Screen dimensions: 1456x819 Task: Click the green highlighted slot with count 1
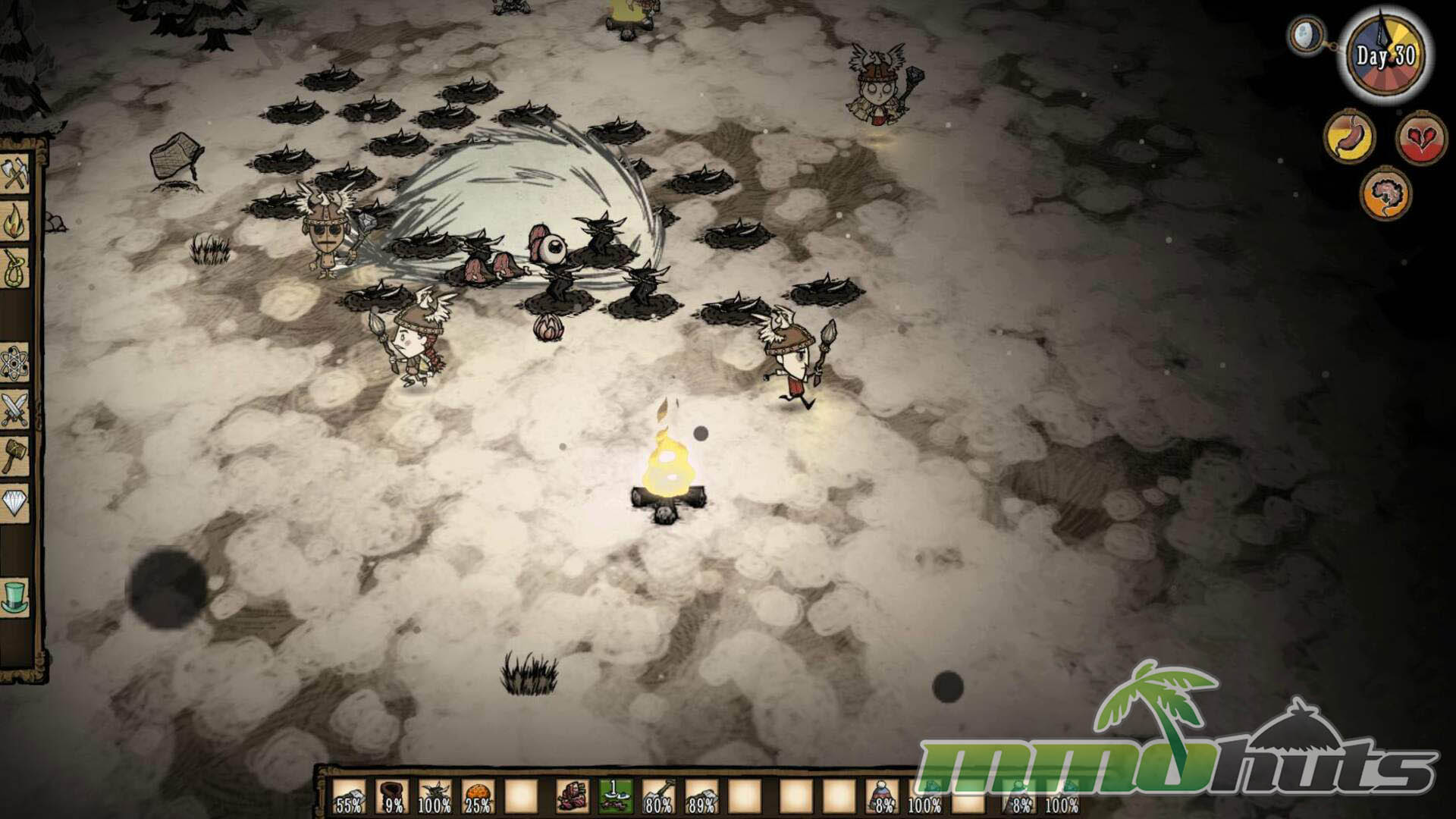(x=615, y=798)
